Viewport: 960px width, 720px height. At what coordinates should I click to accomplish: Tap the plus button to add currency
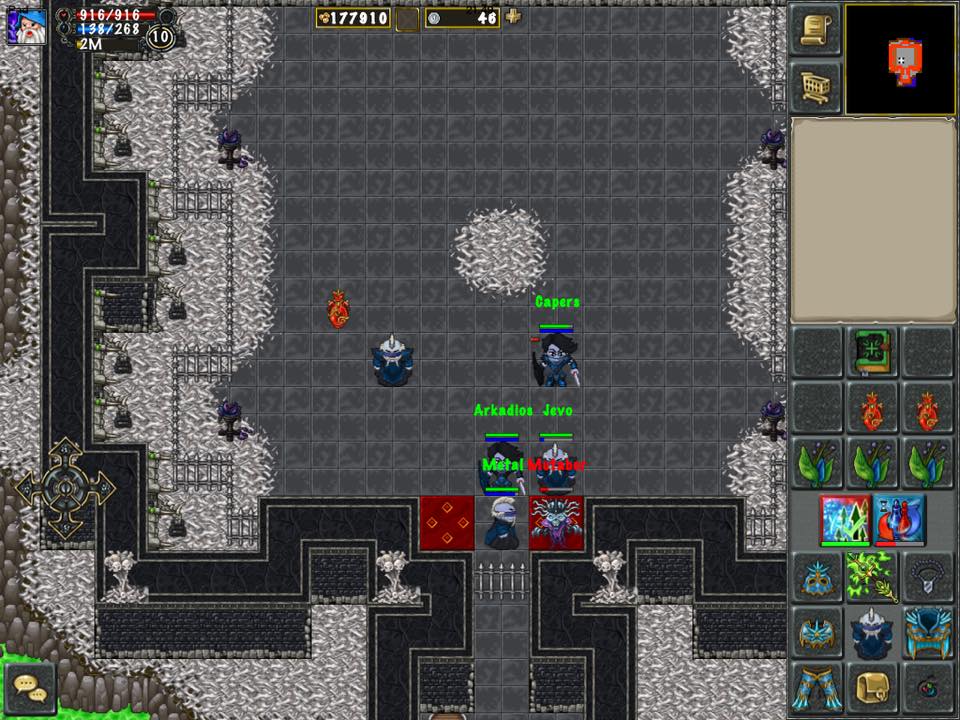coord(513,17)
